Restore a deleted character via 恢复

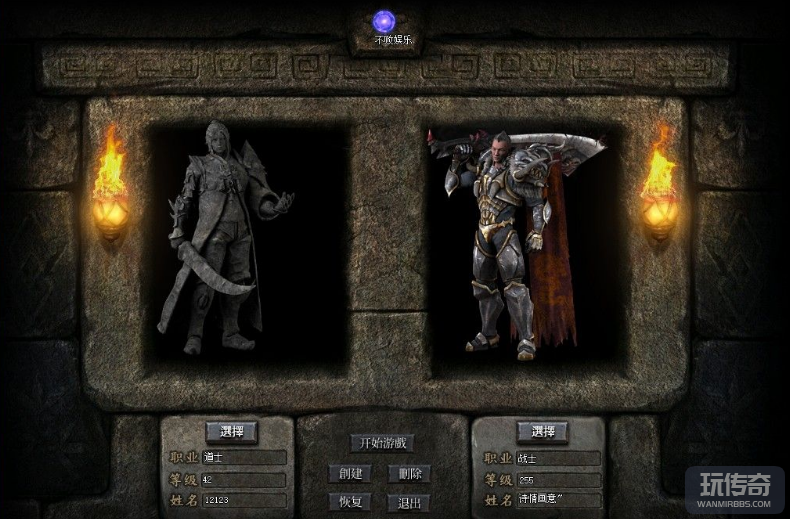tap(350, 502)
